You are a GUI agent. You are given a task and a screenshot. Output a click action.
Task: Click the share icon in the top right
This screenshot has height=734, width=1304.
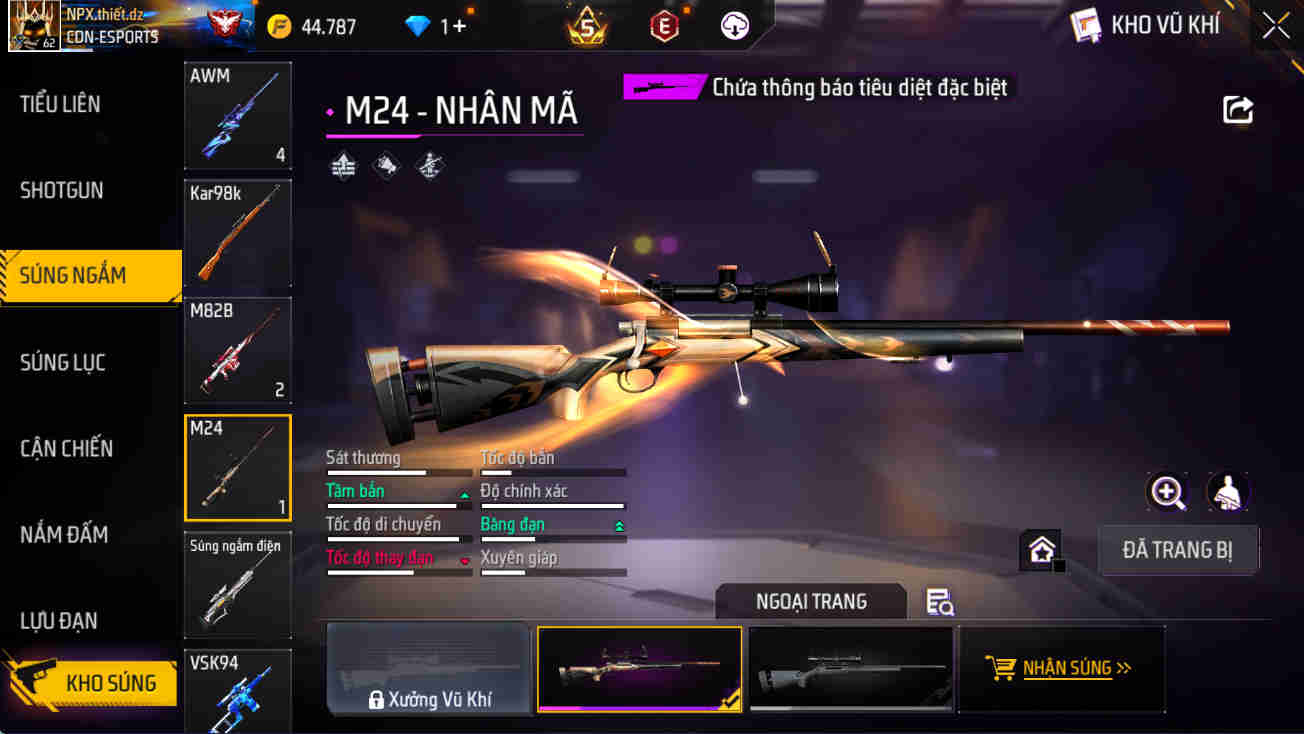click(x=1238, y=110)
